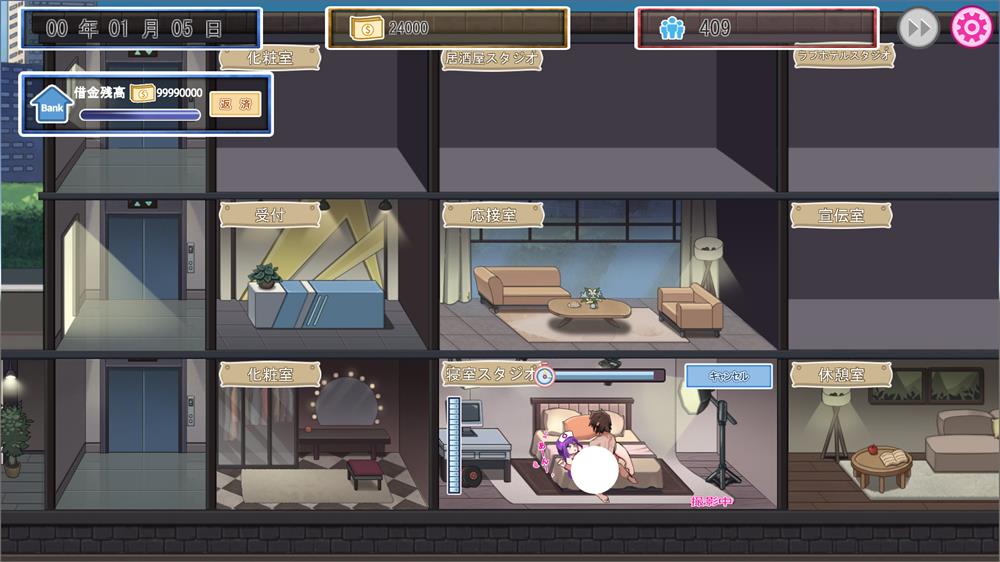Select the 寝室スタジオ room label

[491, 375]
